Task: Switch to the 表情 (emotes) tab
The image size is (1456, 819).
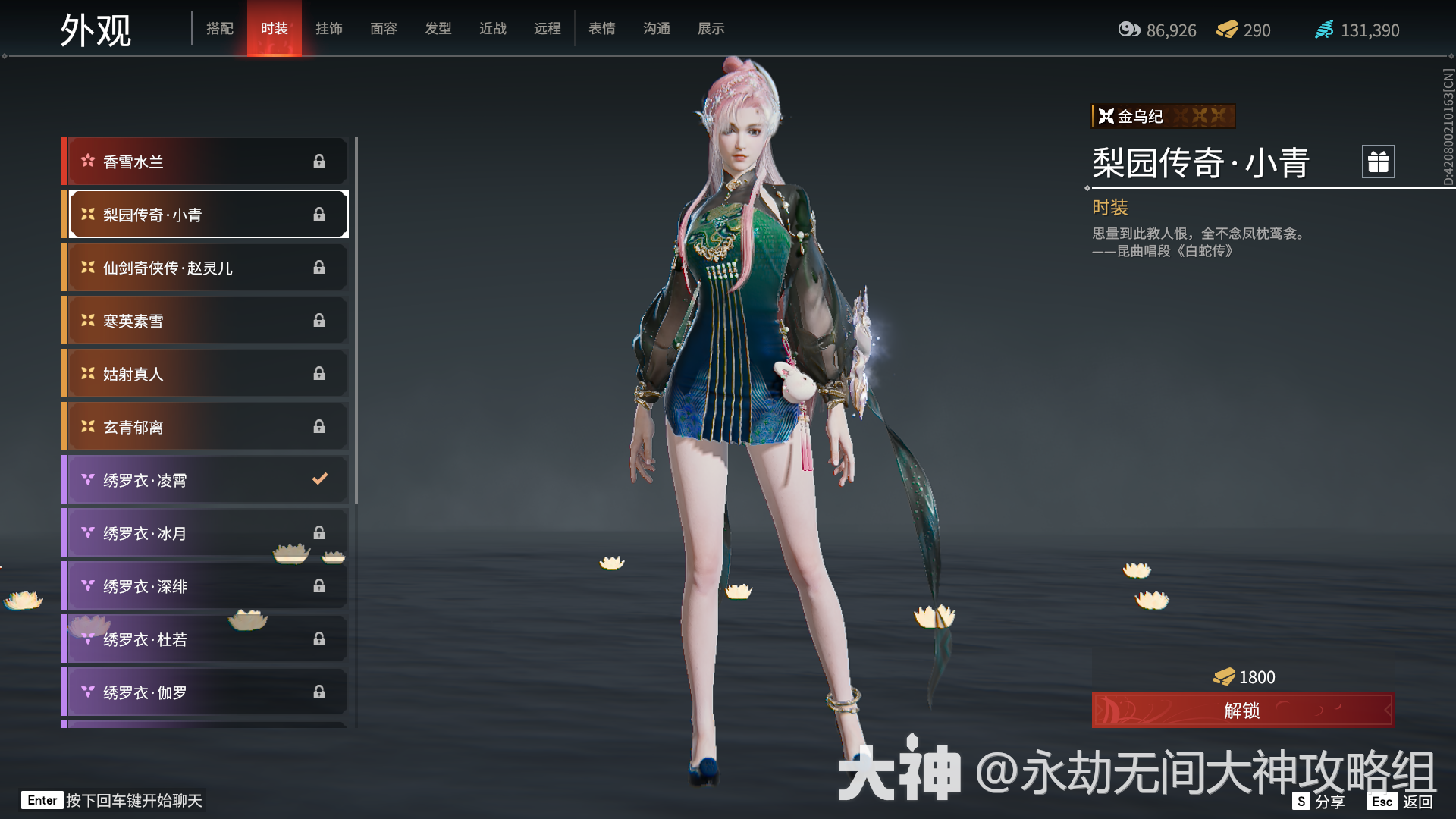Action: tap(601, 28)
